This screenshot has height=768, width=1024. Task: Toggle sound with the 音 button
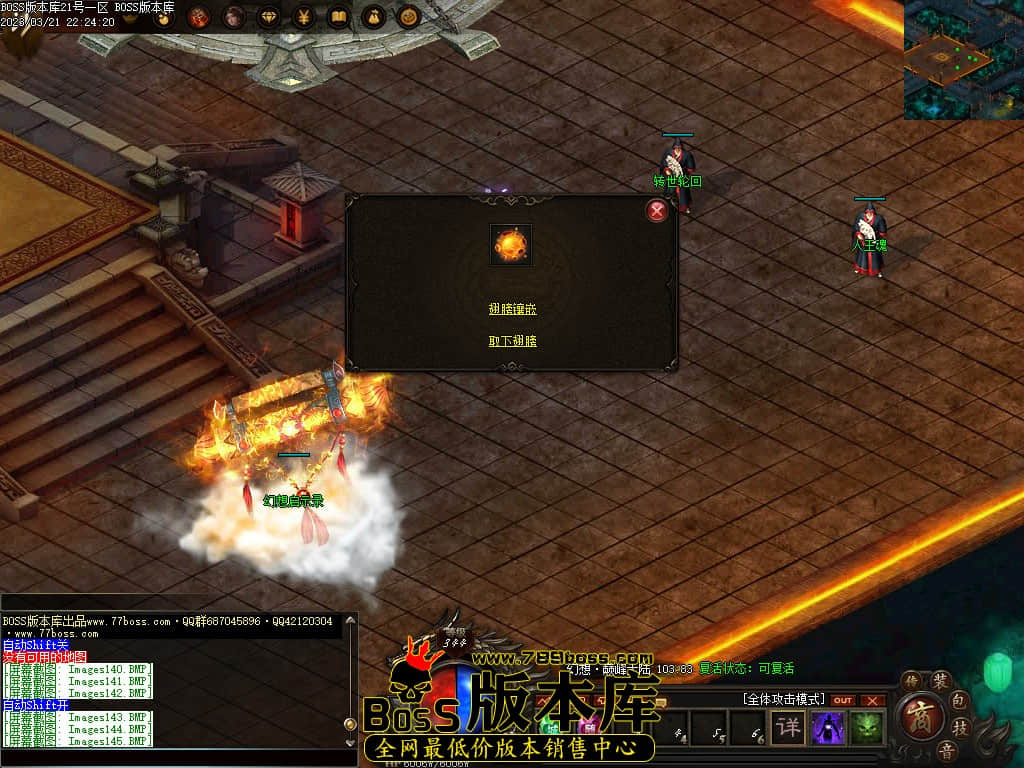click(x=943, y=750)
